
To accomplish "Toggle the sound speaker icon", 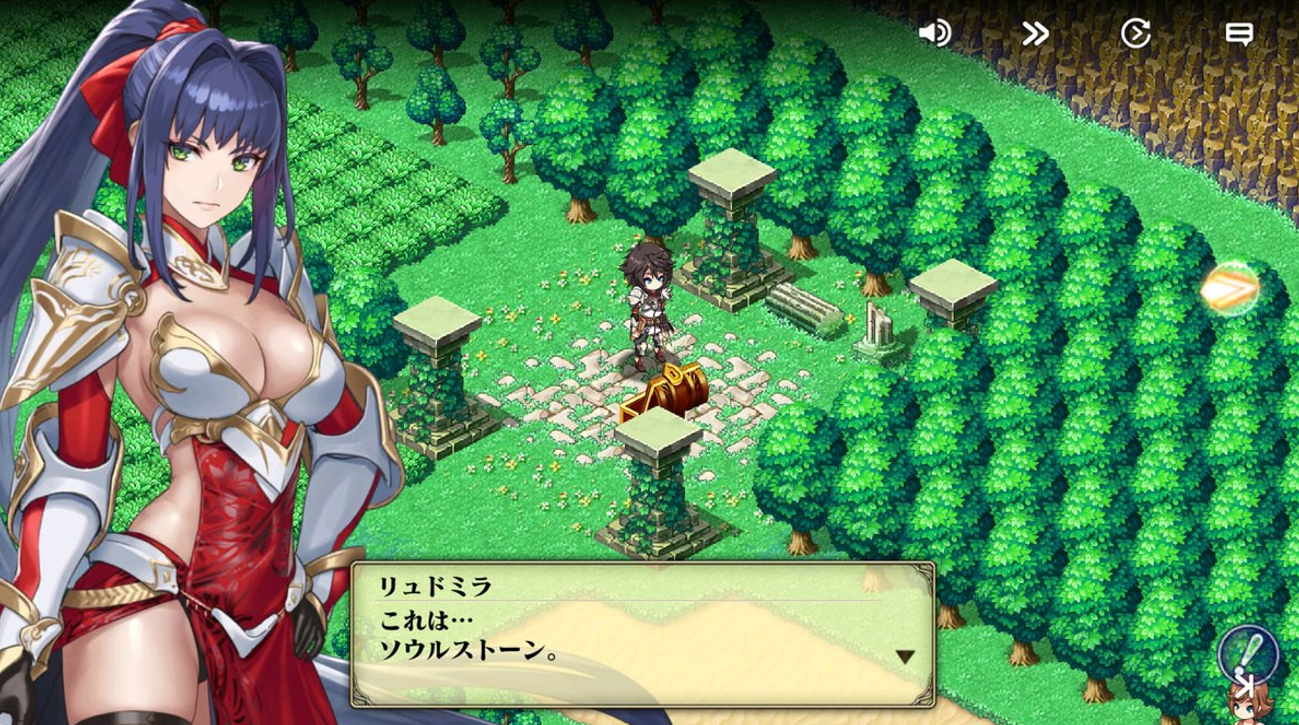I will pyautogui.click(x=934, y=33).
